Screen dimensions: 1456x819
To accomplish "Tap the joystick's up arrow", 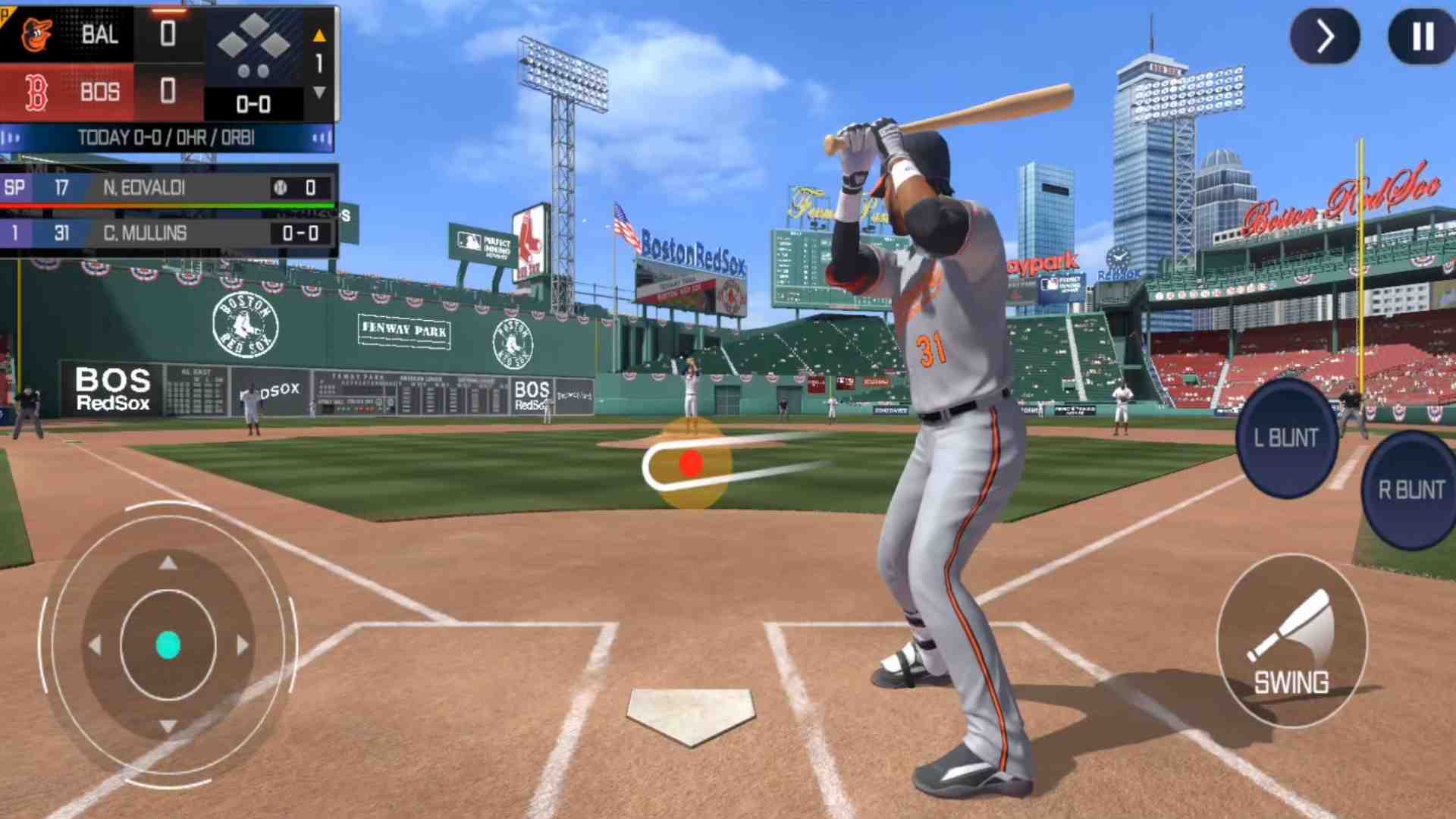I will [x=168, y=563].
